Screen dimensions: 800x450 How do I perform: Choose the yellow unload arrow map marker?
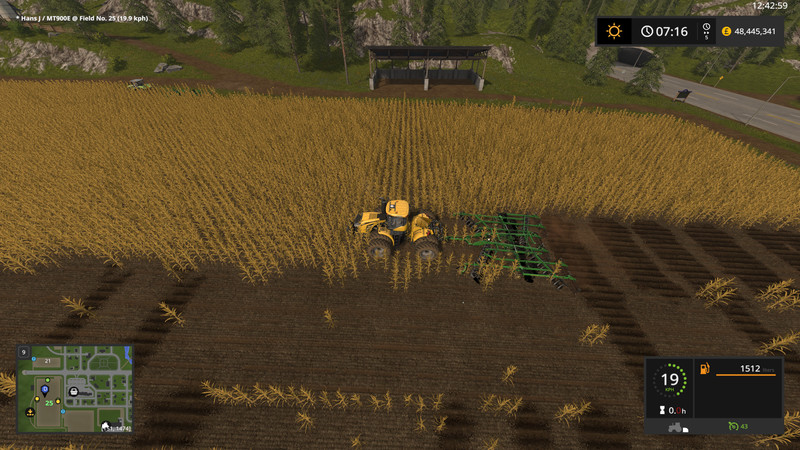point(32,411)
